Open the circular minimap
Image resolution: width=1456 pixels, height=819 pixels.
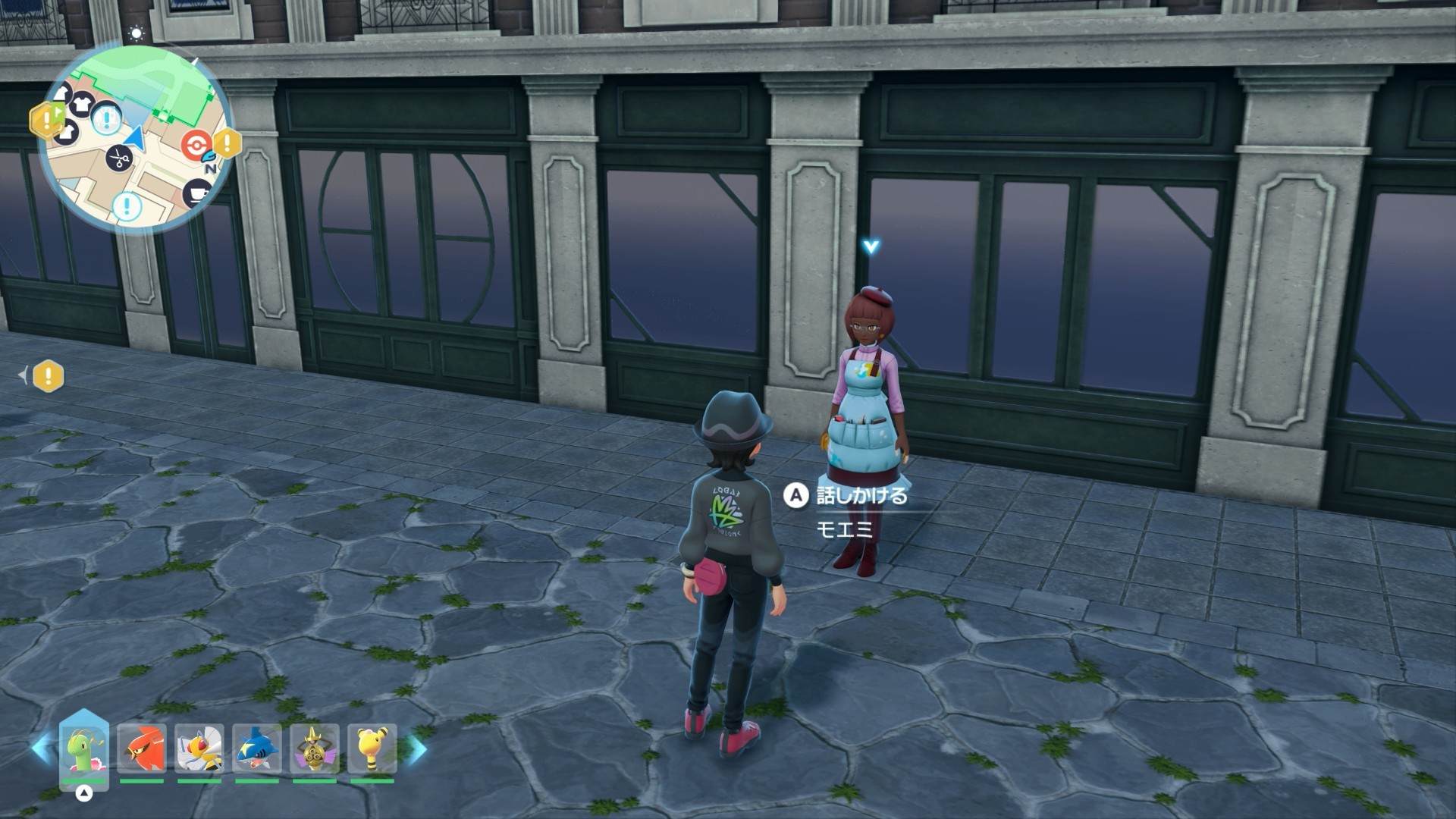[136, 139]
